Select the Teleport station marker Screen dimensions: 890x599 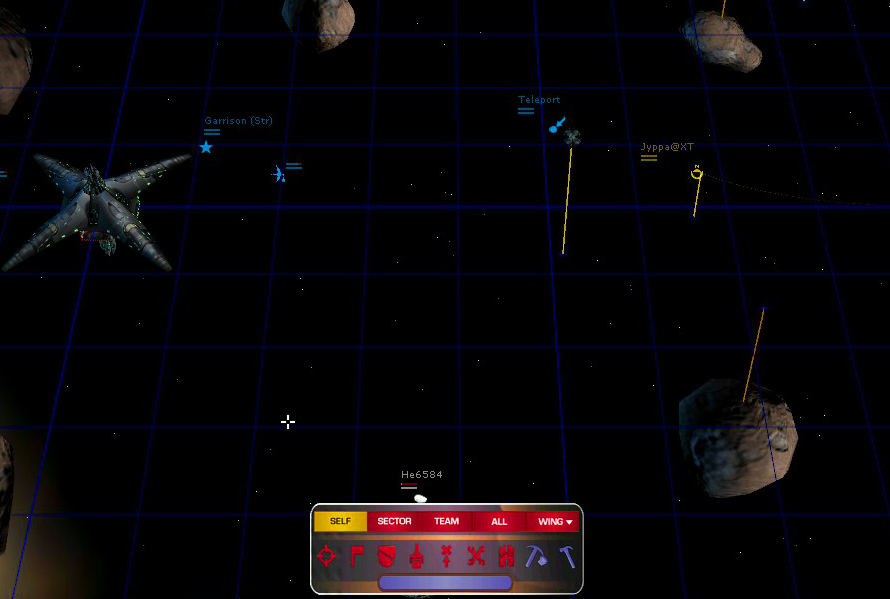click(557, 126)
